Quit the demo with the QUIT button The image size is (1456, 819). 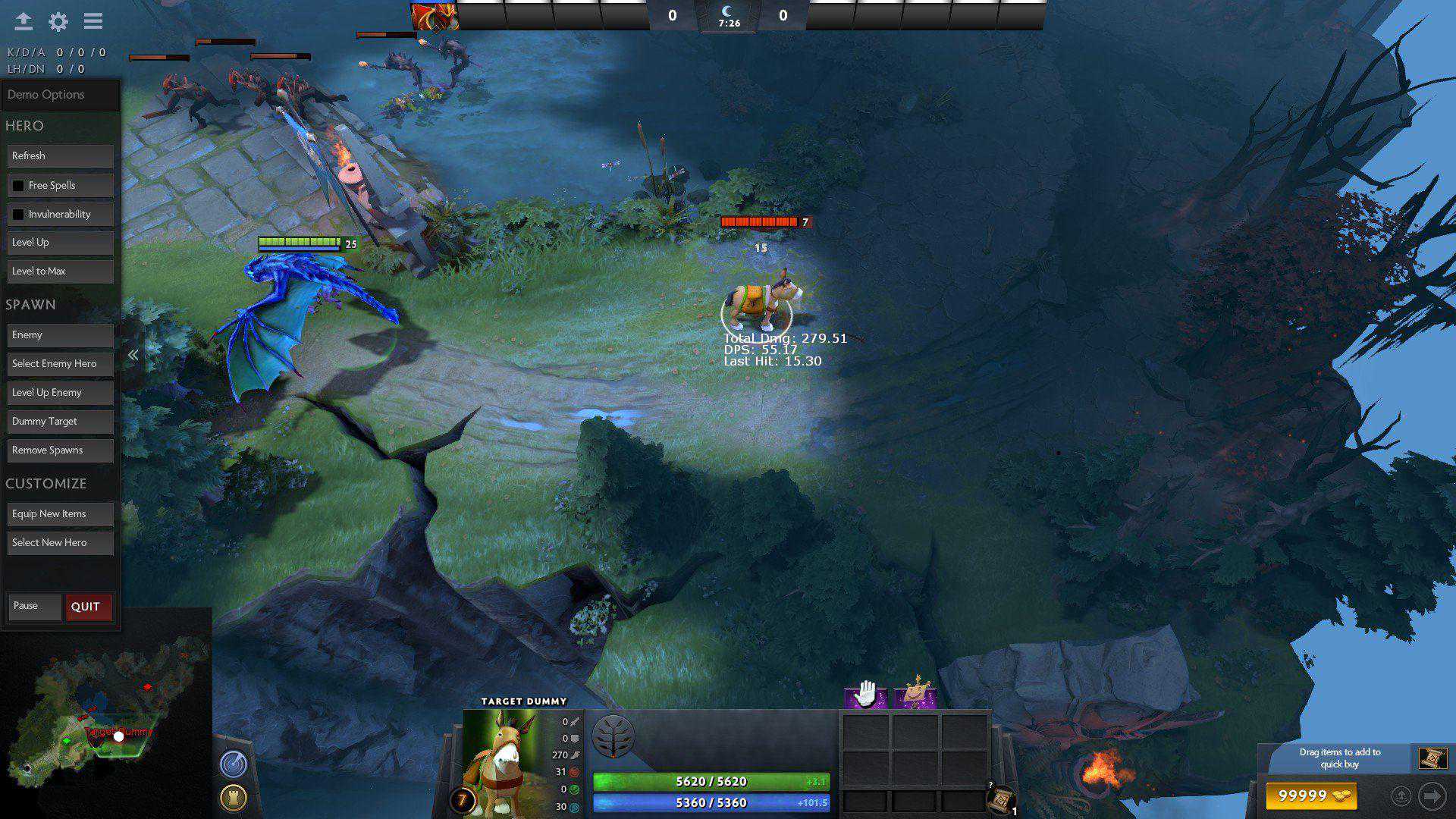87,607
